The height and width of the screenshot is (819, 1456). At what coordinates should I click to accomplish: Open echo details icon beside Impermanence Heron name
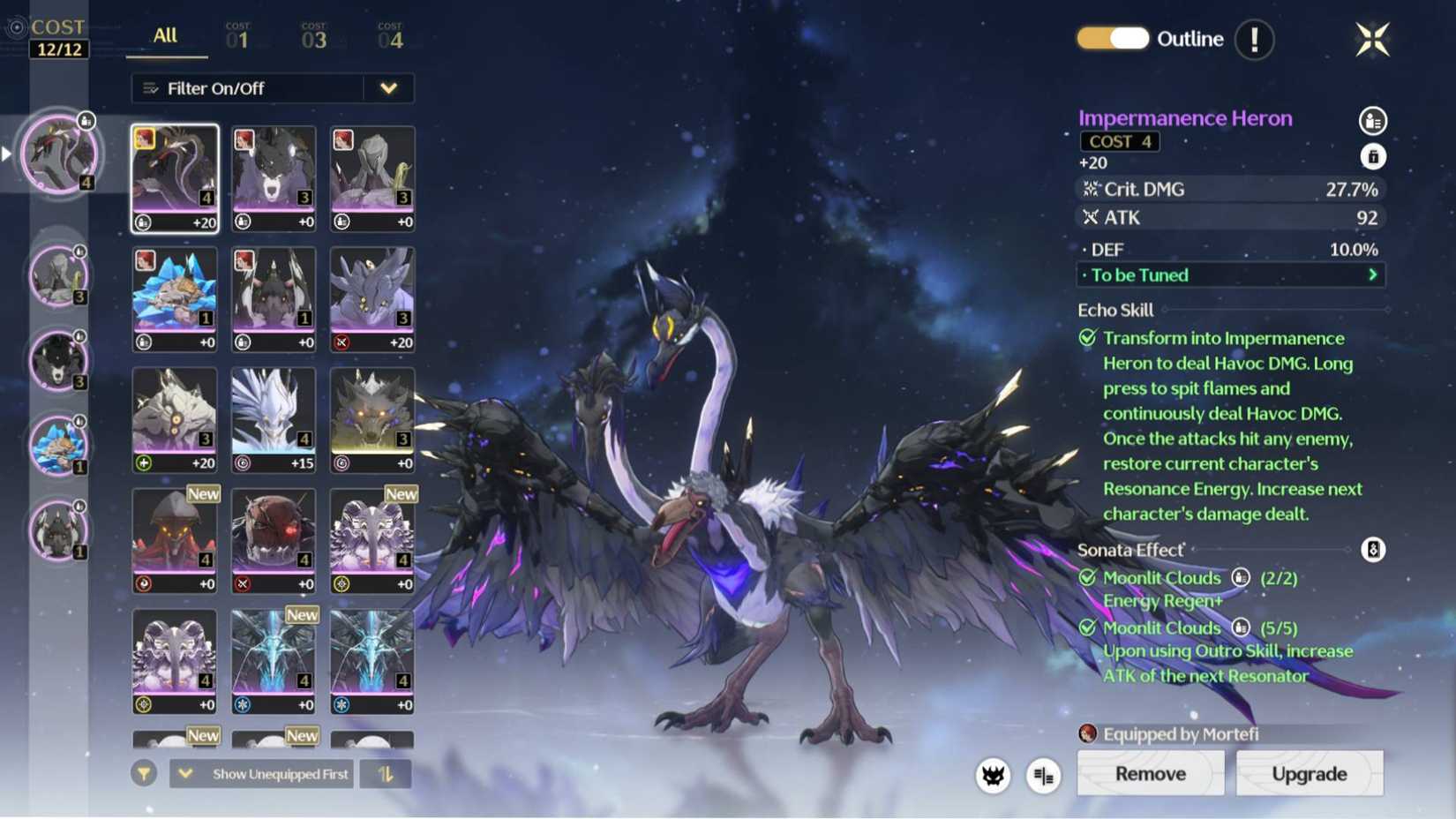(1370, 121)
